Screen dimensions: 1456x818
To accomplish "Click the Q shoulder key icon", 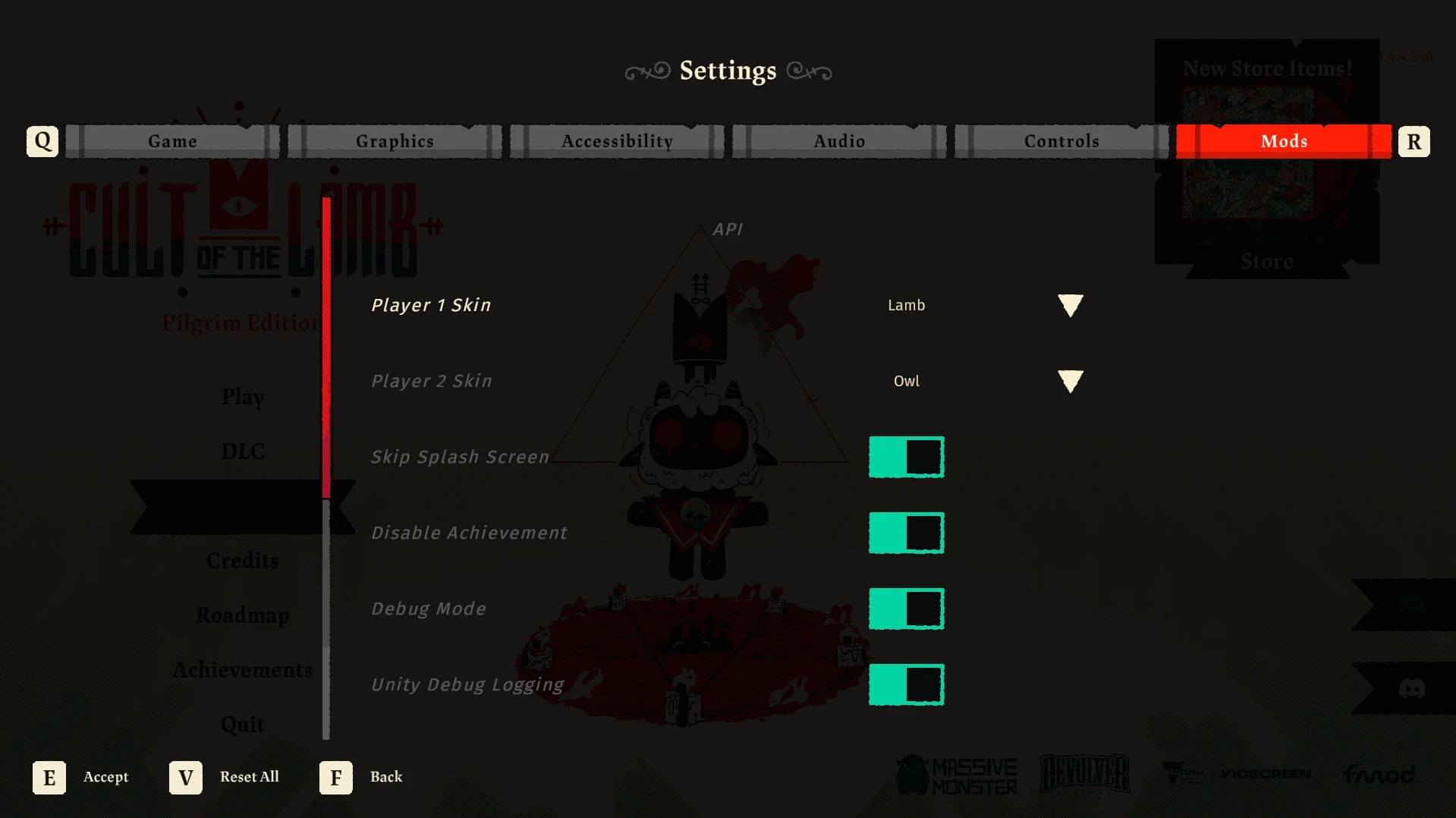I will [42, 140].
